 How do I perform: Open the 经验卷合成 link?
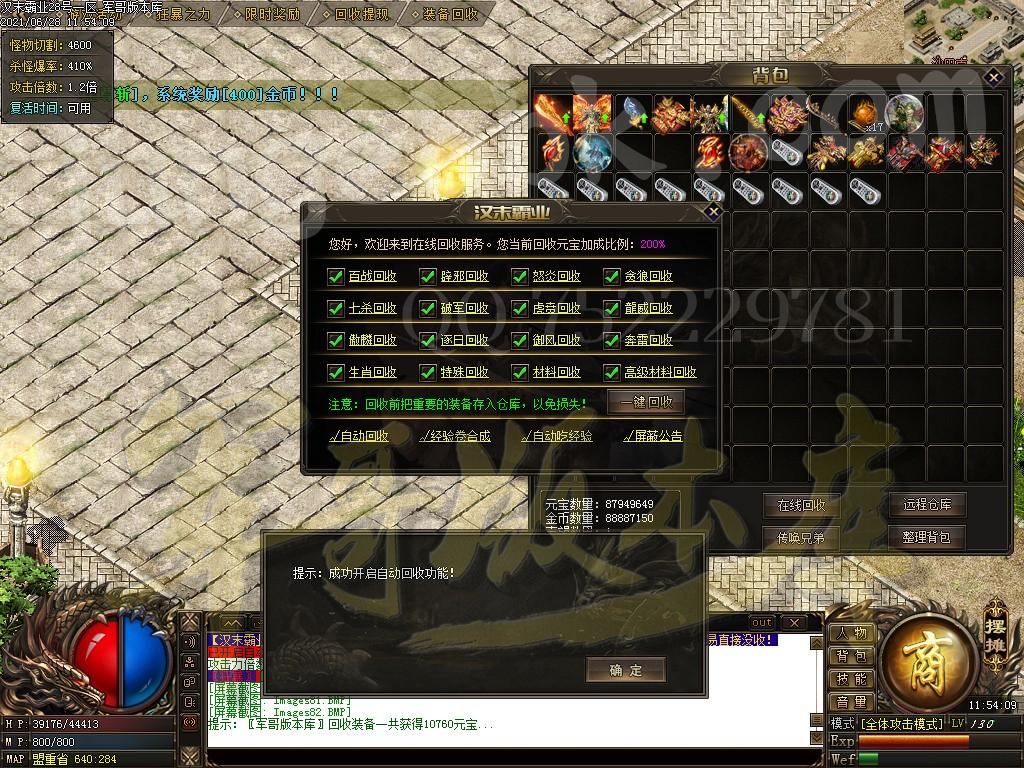coord(455,436)
